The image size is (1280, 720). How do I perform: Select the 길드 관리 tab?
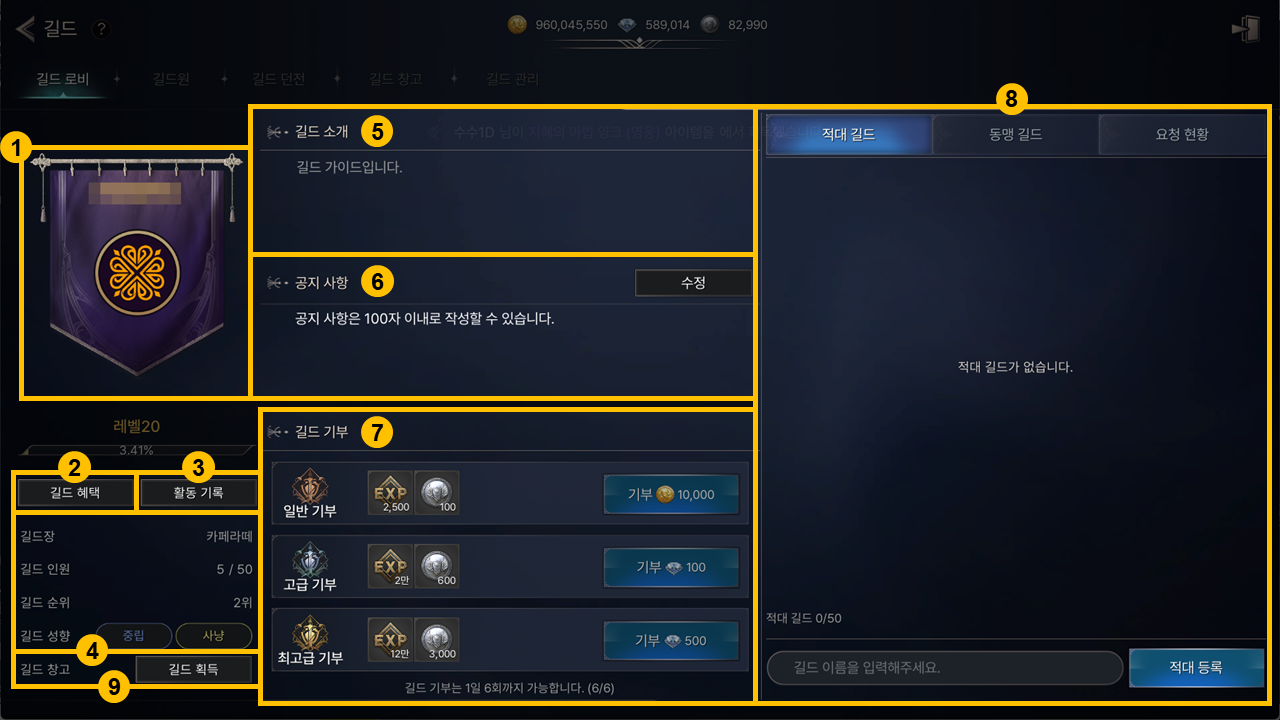point(512,79)
